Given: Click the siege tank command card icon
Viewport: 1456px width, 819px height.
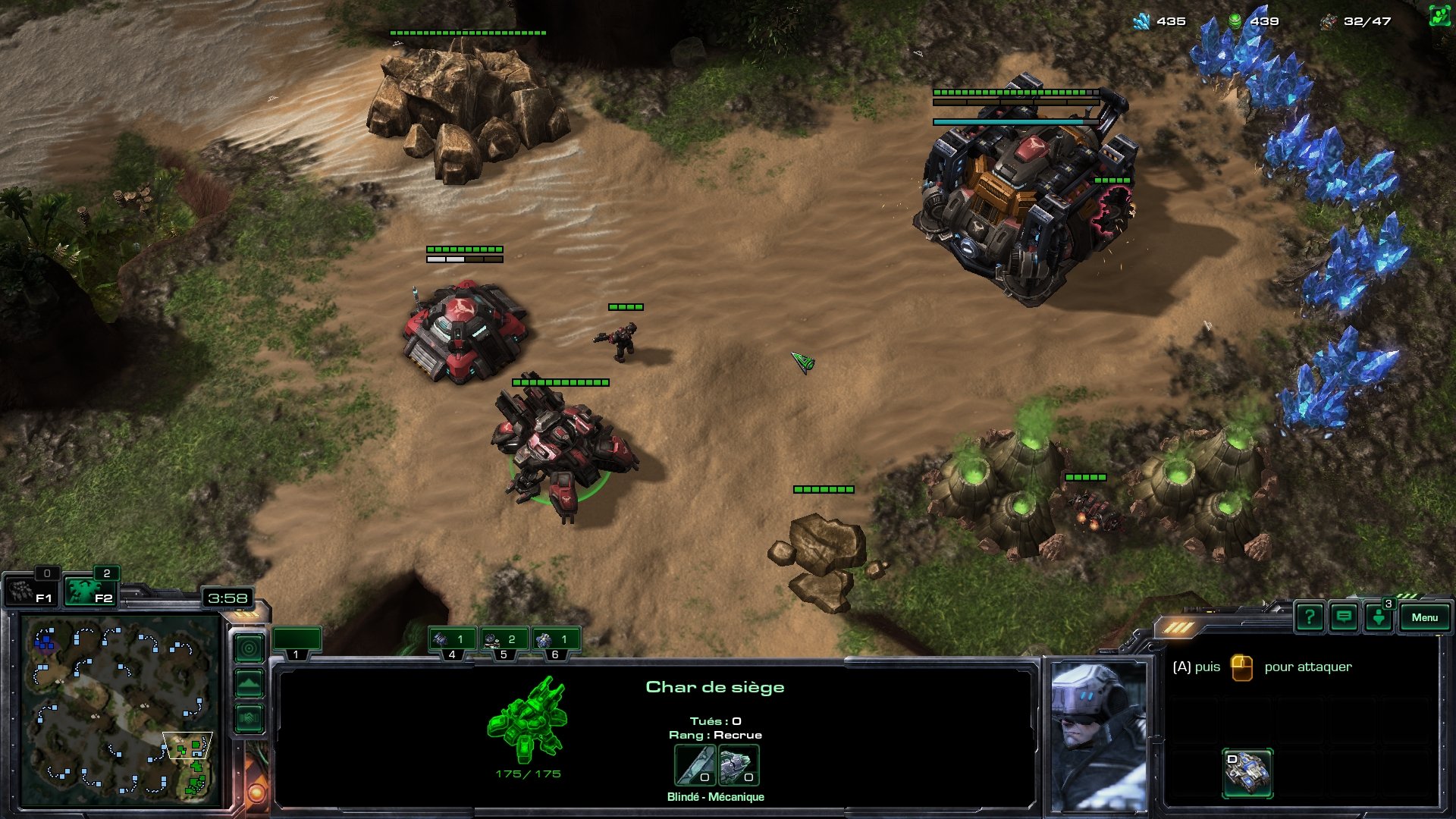Looking at the screenshot, I should [1247, 773].
